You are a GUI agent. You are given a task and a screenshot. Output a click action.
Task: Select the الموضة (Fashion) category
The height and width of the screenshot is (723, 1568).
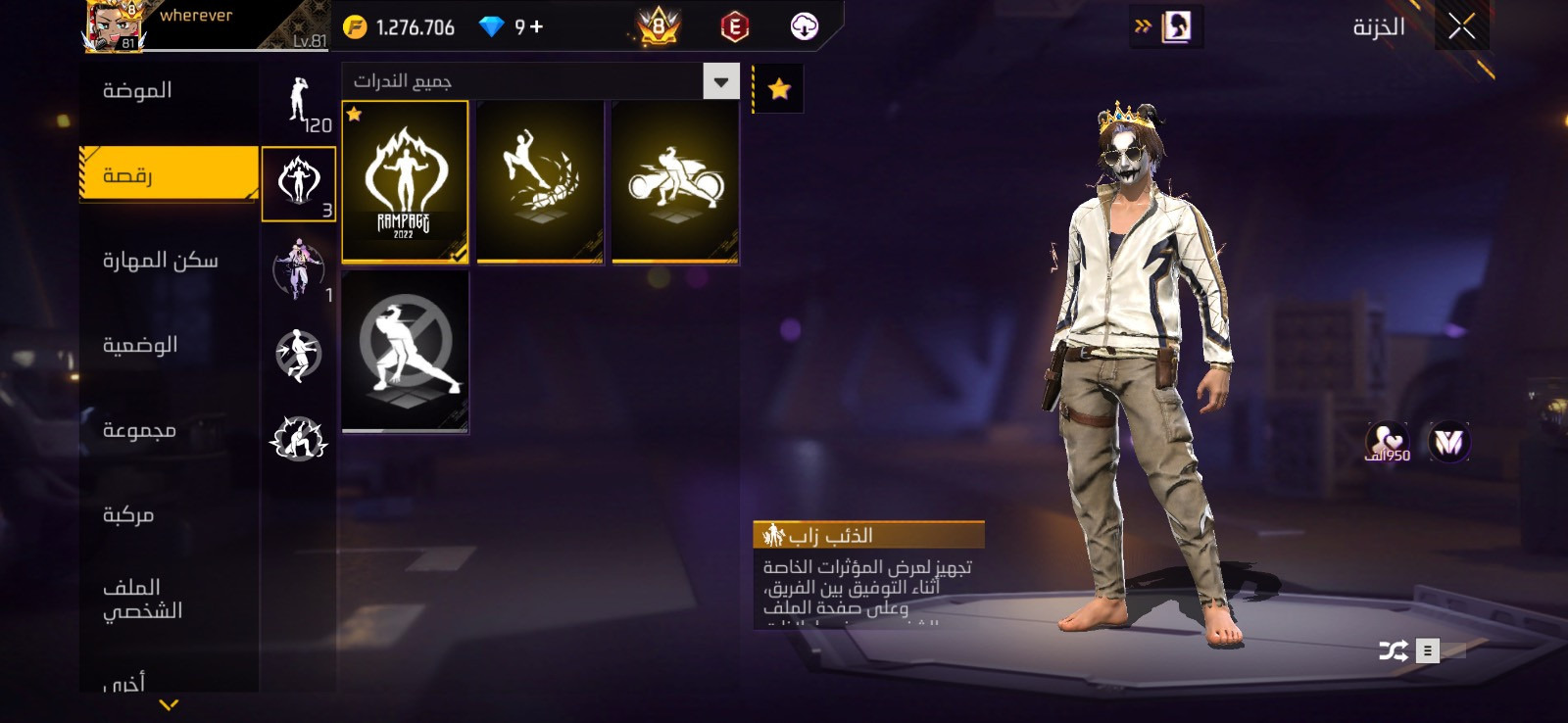point(138,91)
